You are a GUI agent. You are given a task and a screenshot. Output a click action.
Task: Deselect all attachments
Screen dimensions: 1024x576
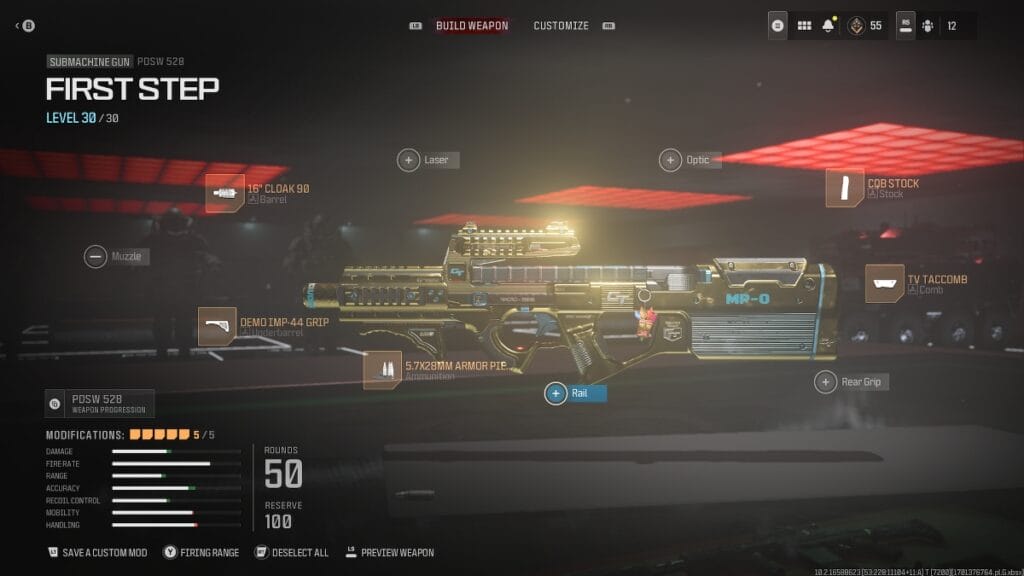291,552
